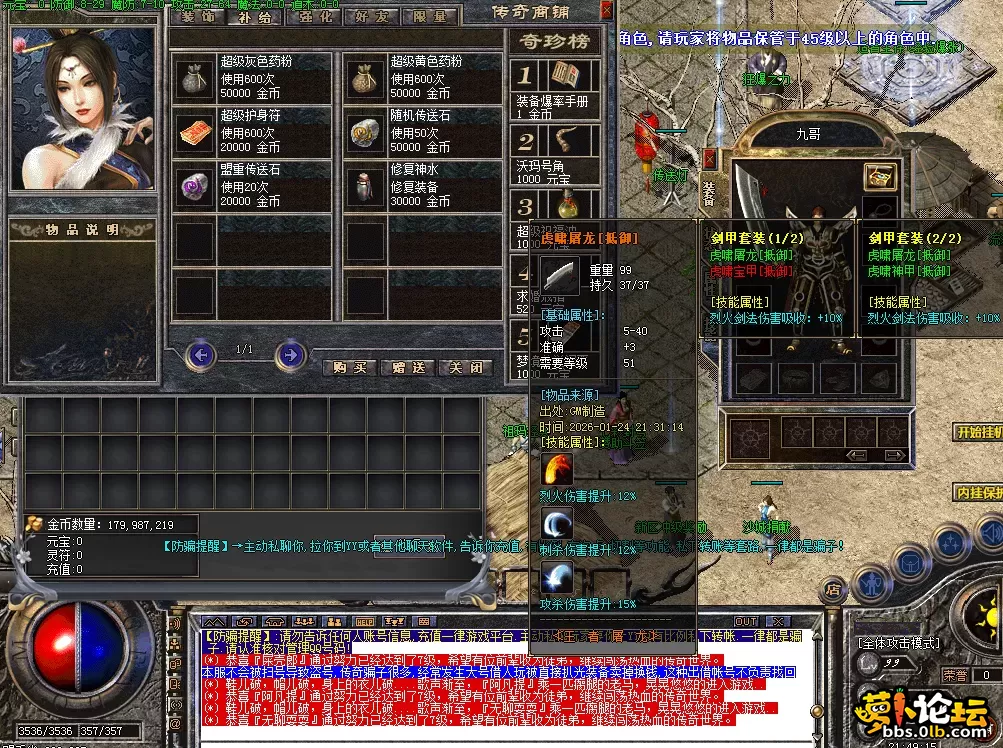1003x748 pixels.
Task: Go to the next shop page arrow
Action: coord(290,354)
